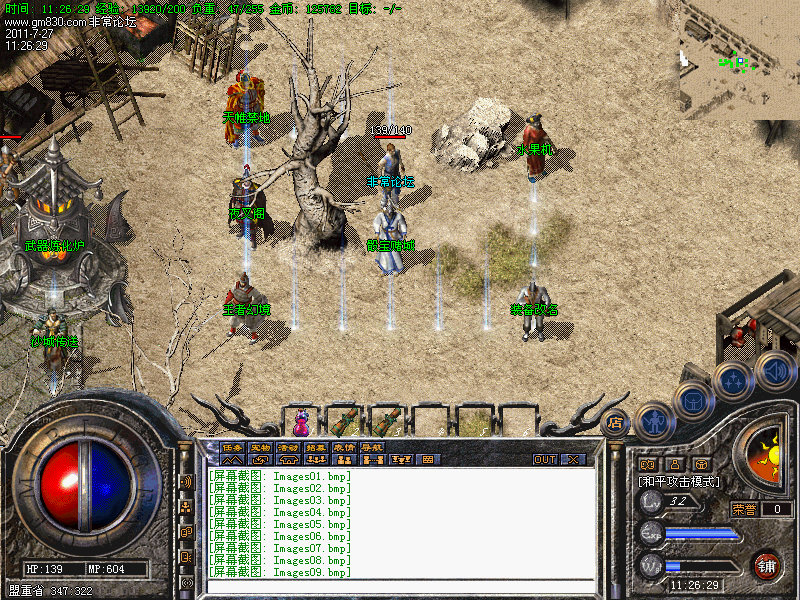Open the 活动 events tab
Viewport: 800px width, 600px height.
click(x=288, y=447)
